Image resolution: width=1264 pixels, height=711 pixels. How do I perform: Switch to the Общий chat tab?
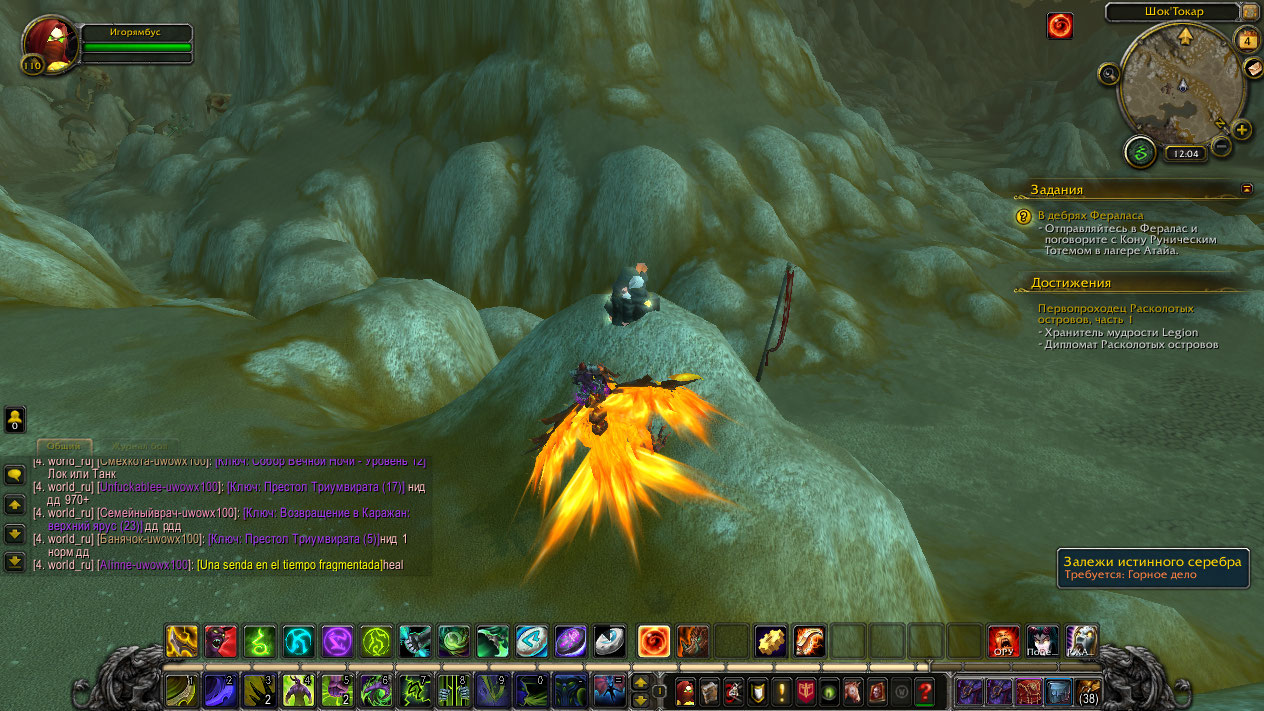[x=64, y=446]
